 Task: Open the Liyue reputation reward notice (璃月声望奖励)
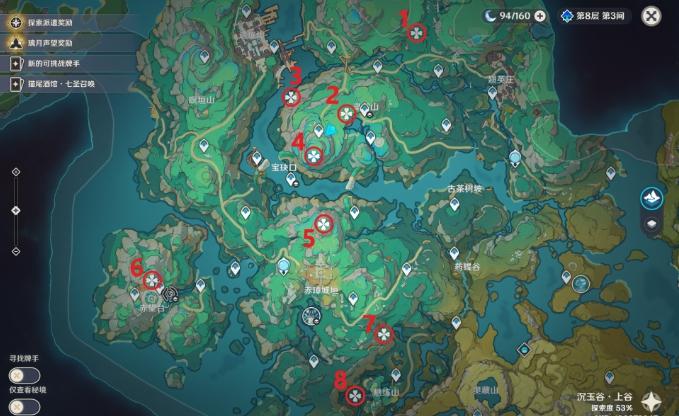[x=60, y=43]
